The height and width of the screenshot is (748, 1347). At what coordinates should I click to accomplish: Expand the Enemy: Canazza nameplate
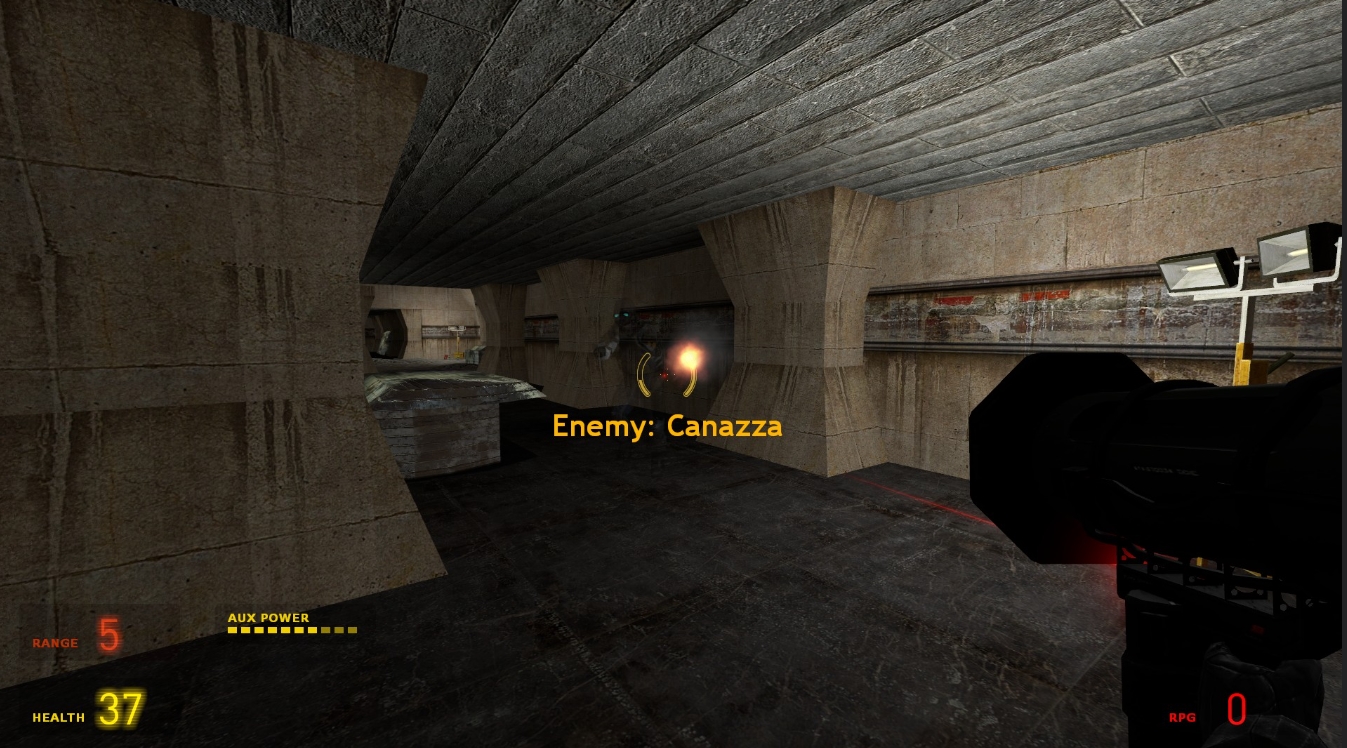coord(667,426)
